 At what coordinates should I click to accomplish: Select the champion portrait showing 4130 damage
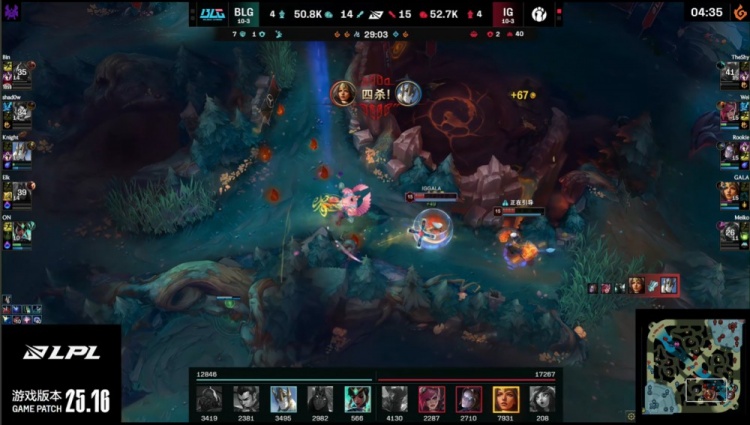tap(394, 399)
